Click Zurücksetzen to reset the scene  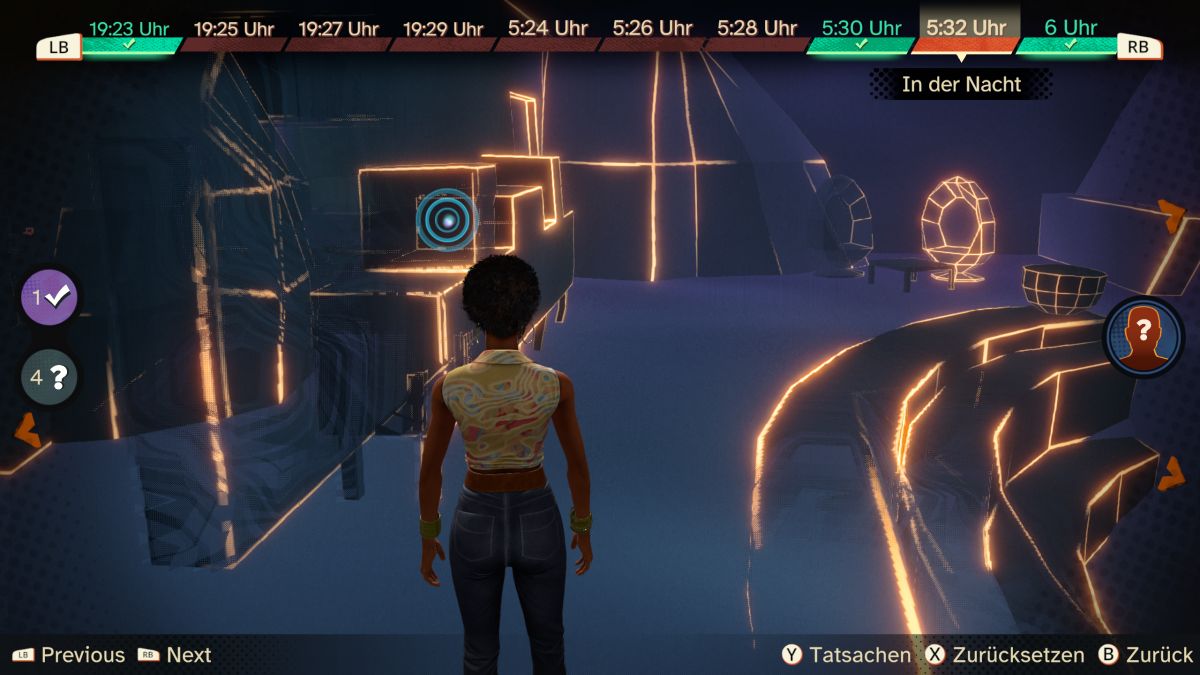click(1006, 655)
